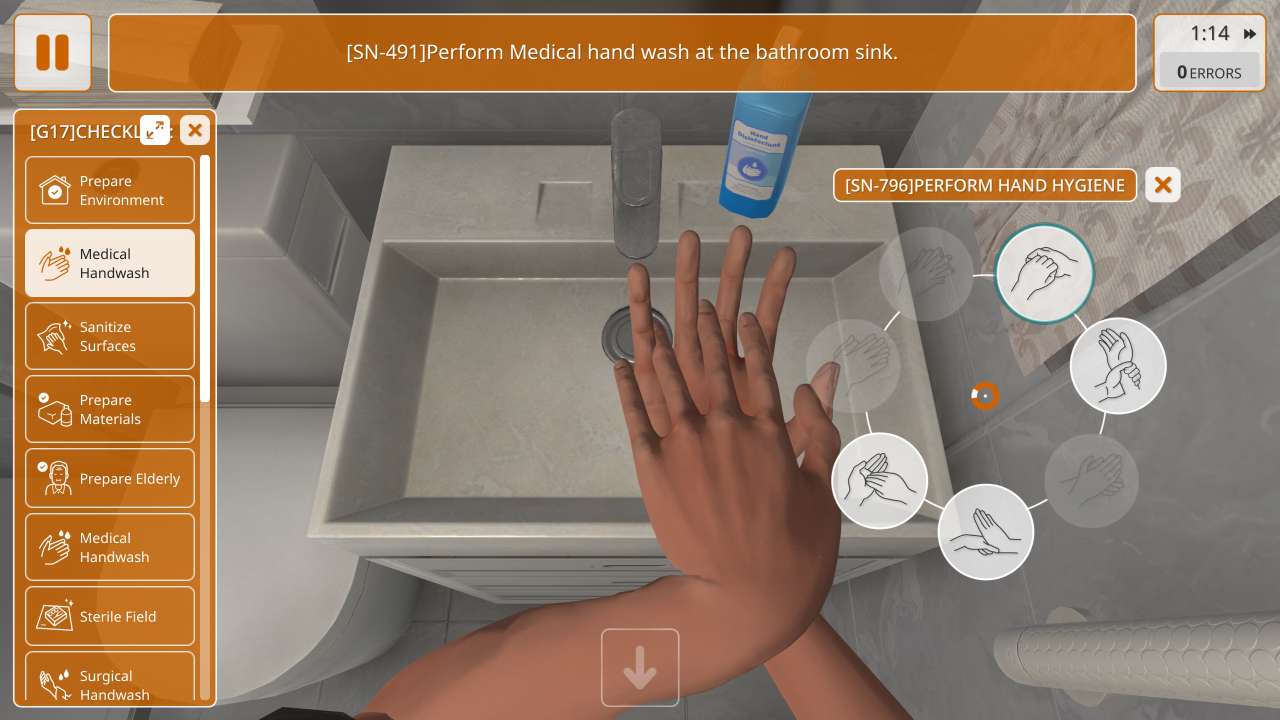Close the checklist panel

click(x=195, y=130)
